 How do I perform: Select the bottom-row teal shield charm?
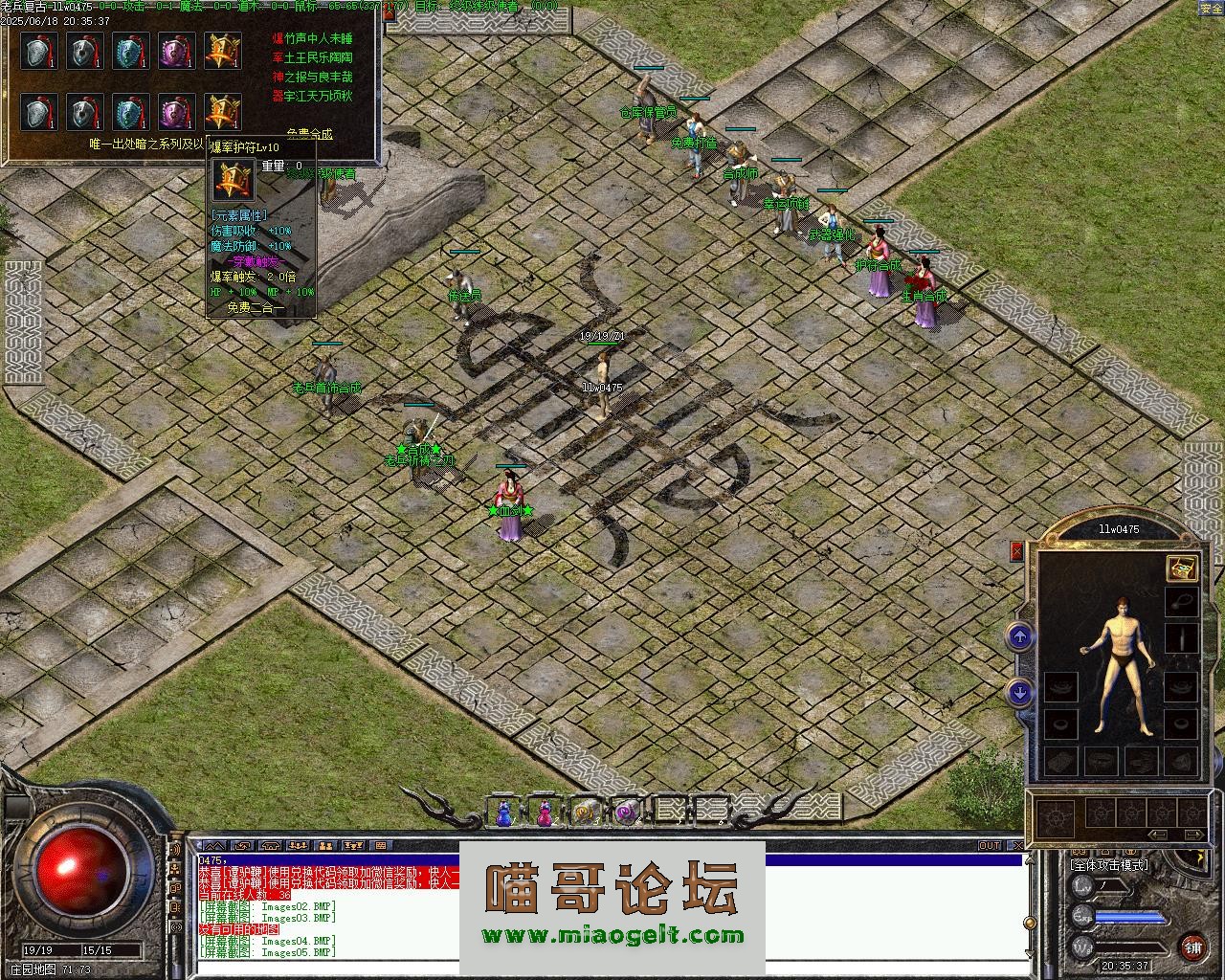pos(131,112)
